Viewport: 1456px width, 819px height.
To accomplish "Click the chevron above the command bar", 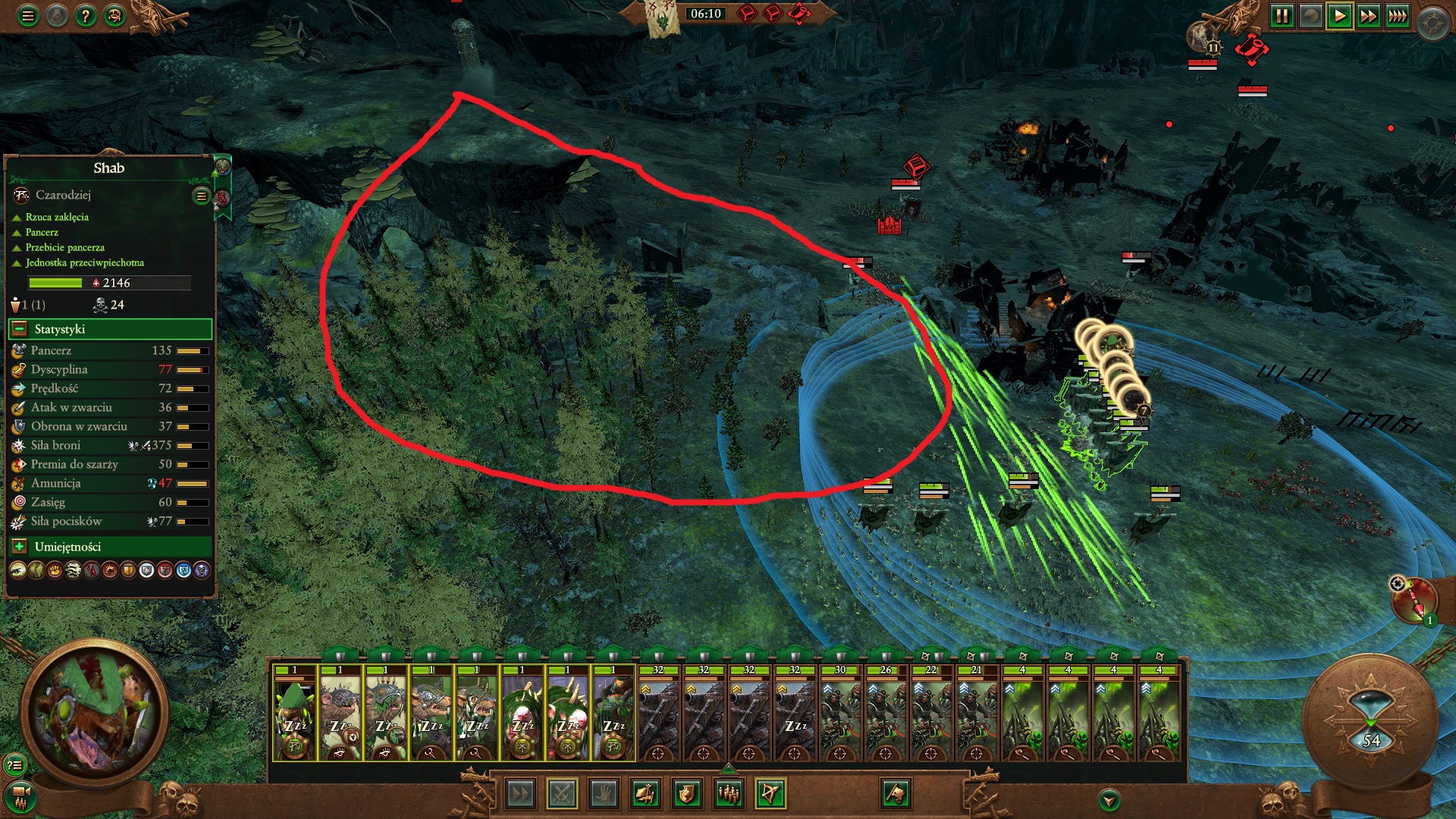I will click(x=728, y=769).
